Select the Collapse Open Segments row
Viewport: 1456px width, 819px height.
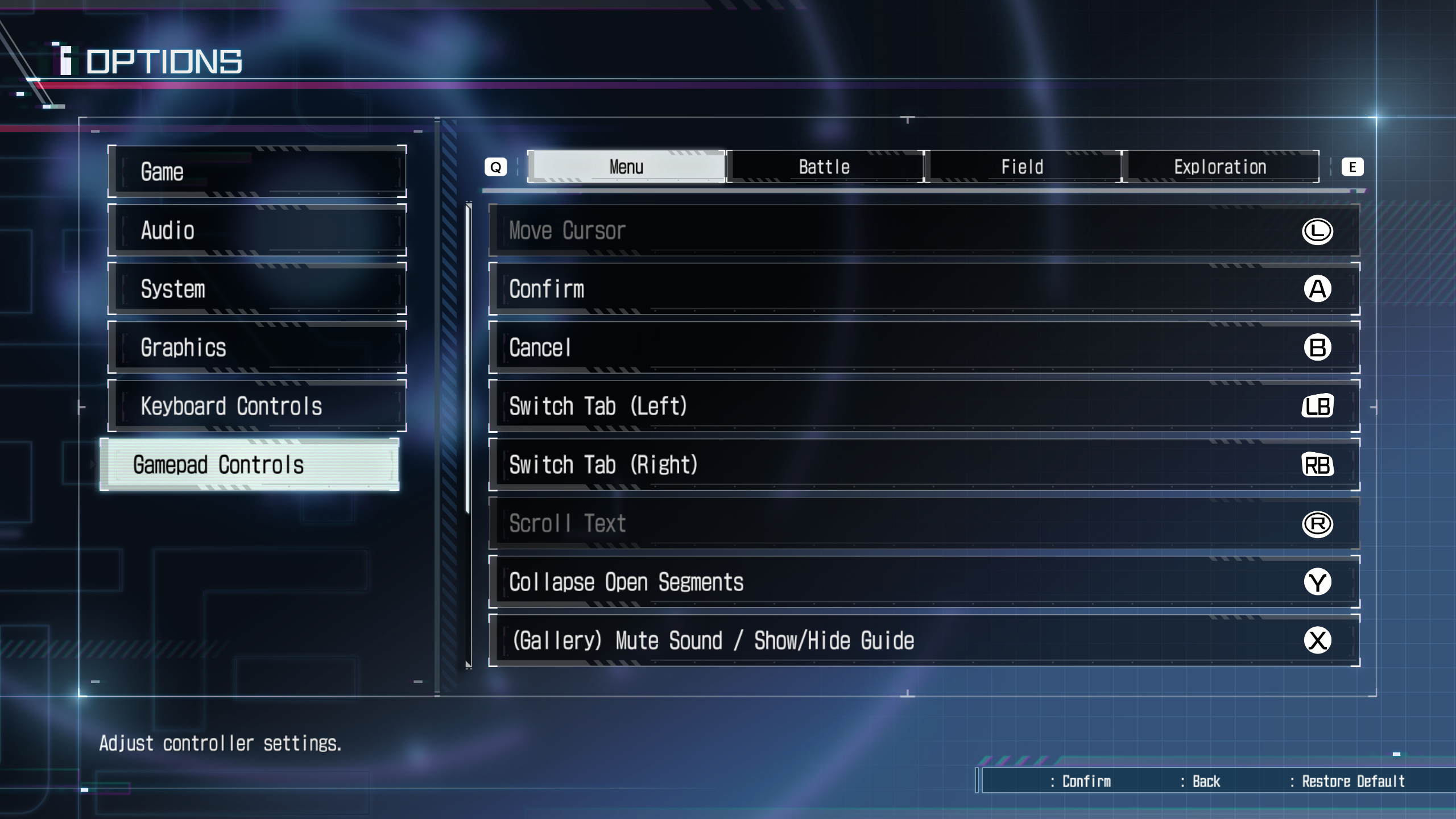click(924, 582)
